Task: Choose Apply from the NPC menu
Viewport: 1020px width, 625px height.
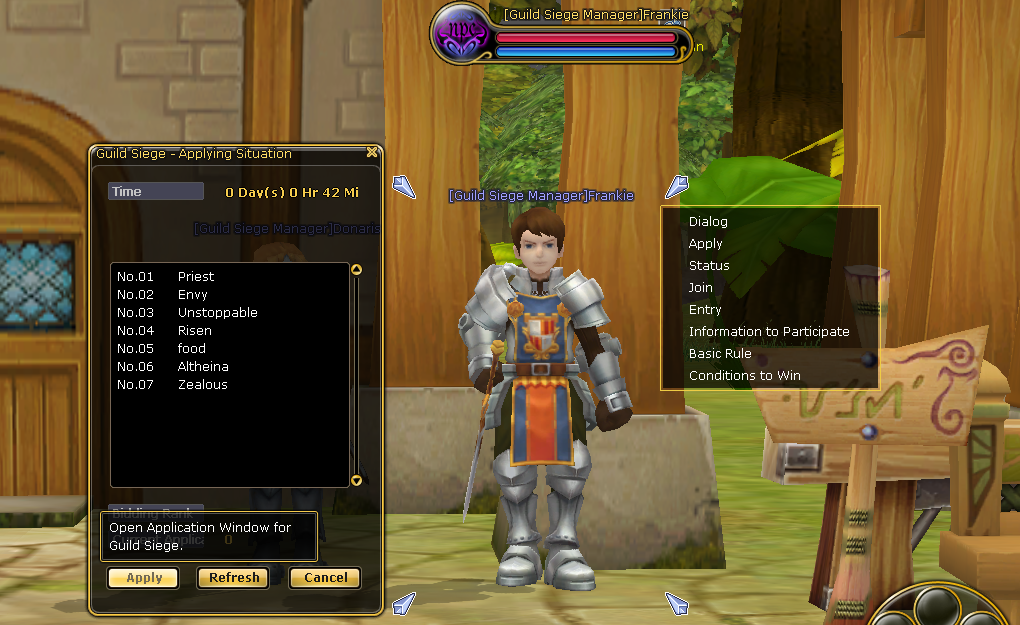Action: [705, 244]
